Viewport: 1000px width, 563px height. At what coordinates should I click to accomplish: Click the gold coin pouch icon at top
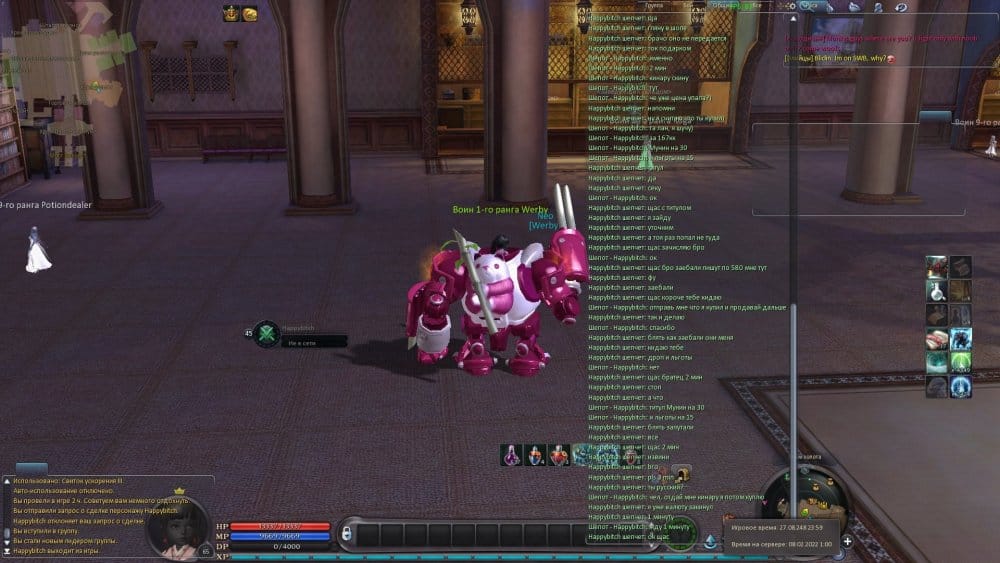[250, 13]
